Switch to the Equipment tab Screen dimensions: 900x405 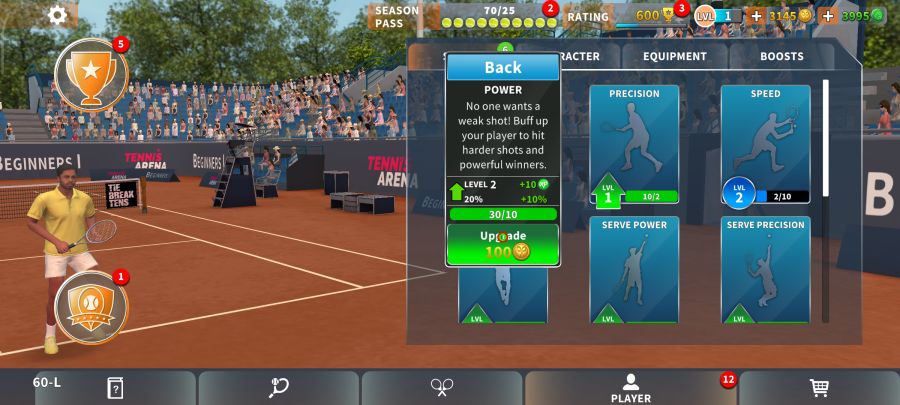click(x=675, y=57)
